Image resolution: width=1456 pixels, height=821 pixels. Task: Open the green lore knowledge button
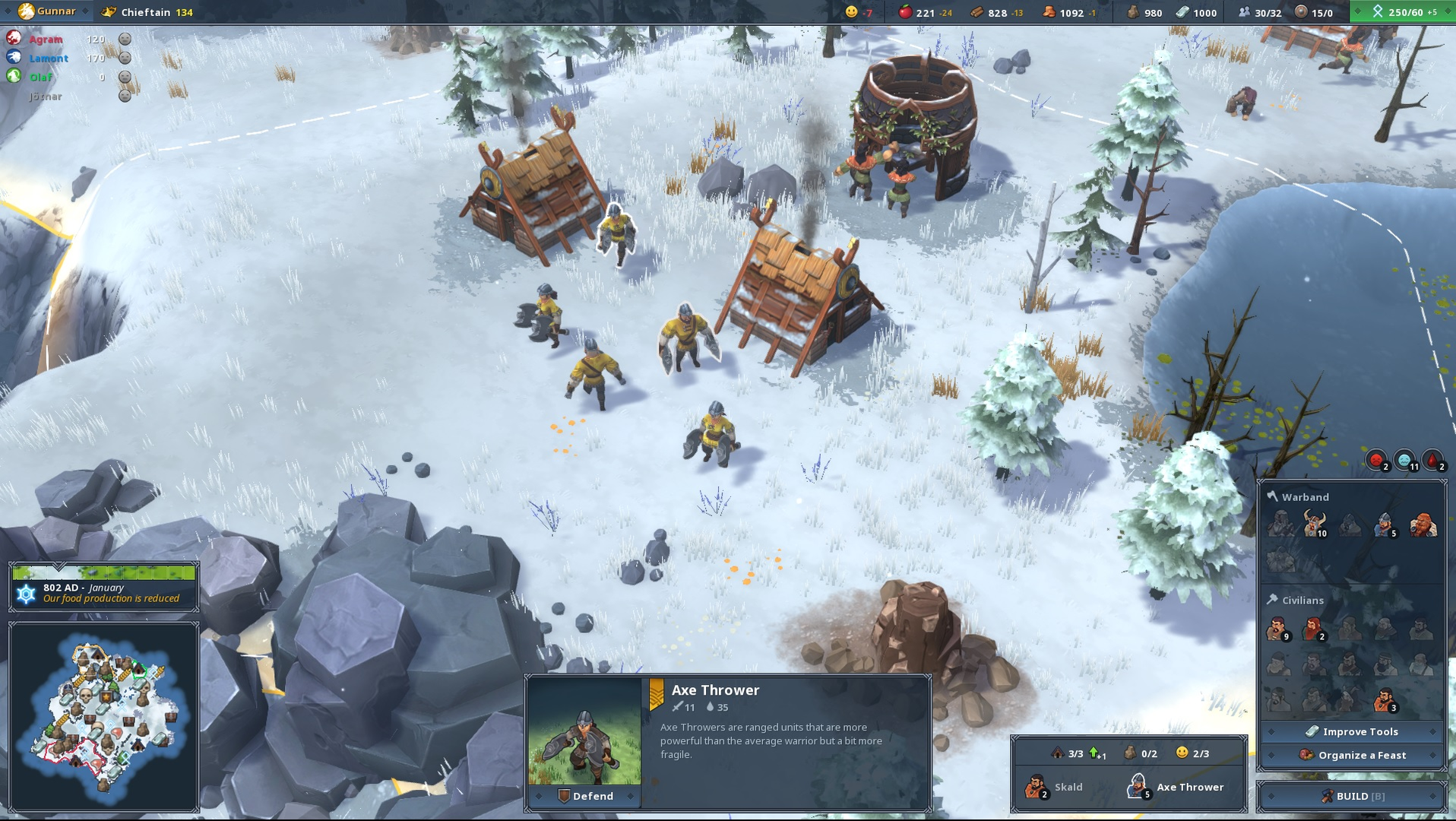pos(1404,12)
